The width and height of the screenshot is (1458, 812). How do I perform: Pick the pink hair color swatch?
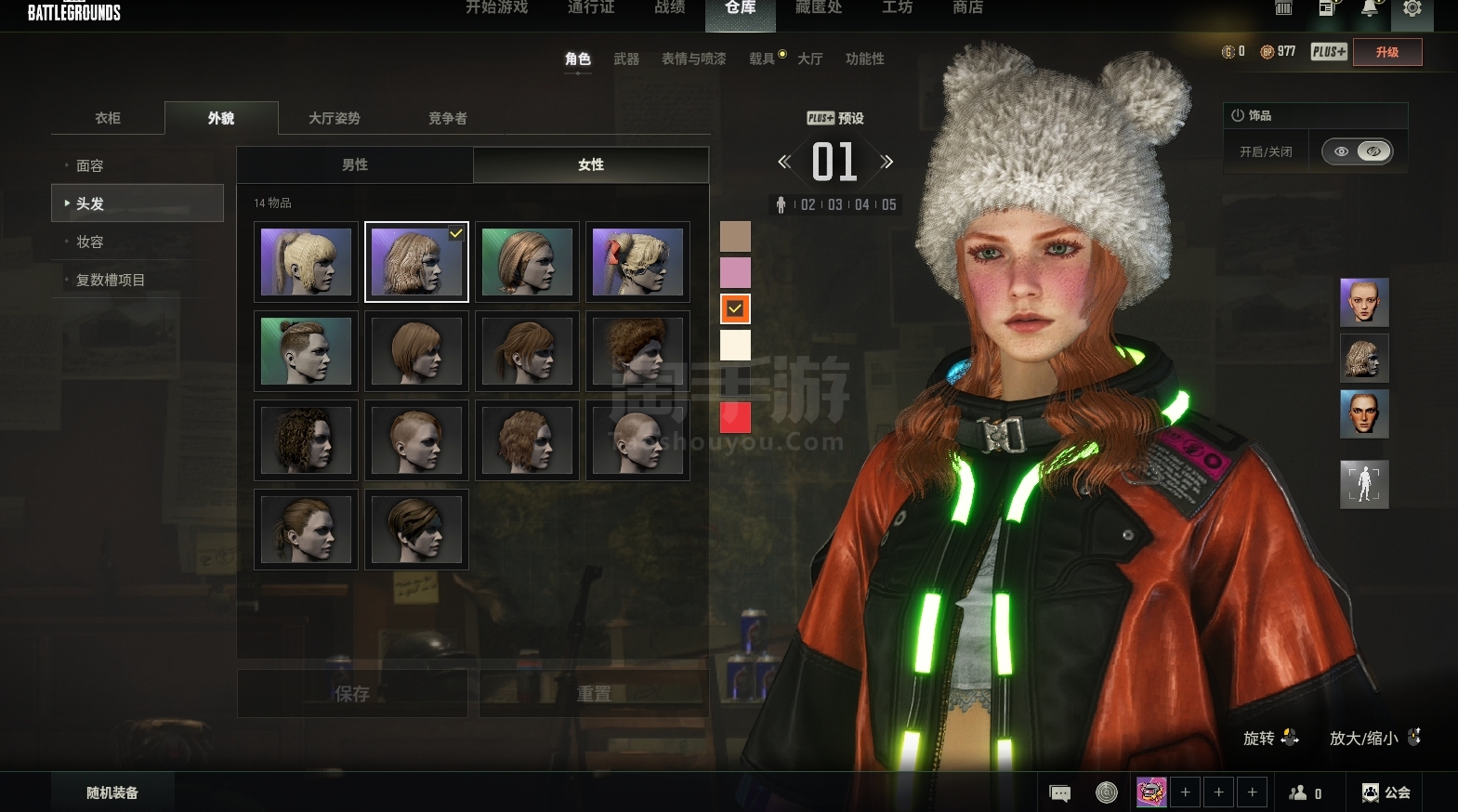point(735,272)
